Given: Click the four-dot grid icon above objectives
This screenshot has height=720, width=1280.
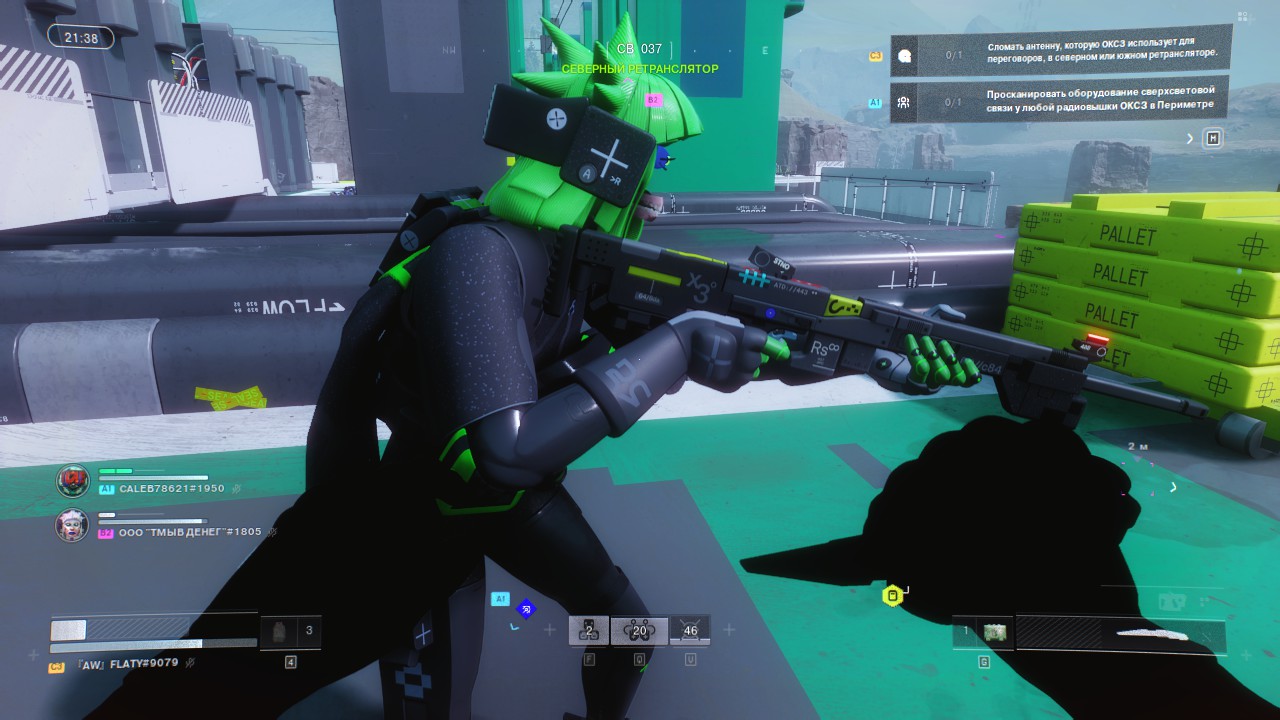Looking at the screenshot, I should click(1242, 17).
